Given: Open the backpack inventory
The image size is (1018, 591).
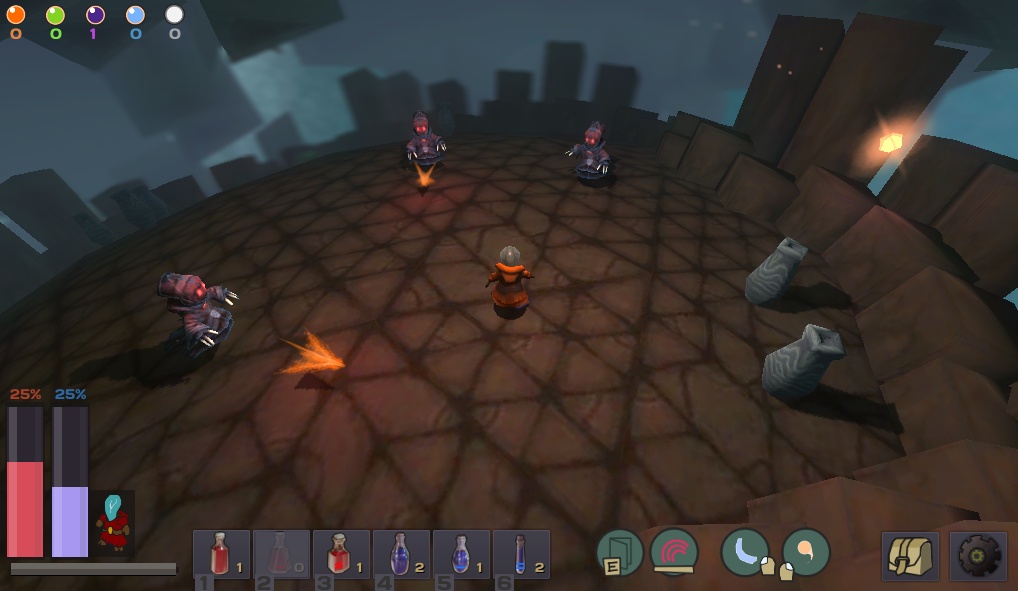Looking at the screenshot, I should pos(910,556).
